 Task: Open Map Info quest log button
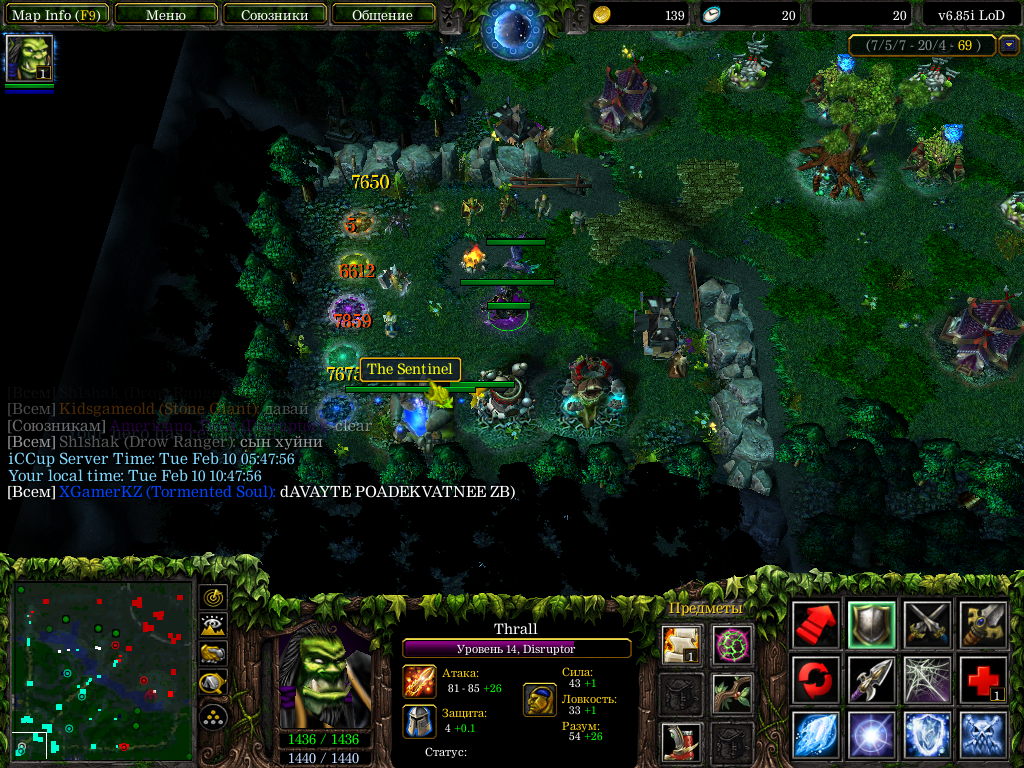[x=55, y=15]
